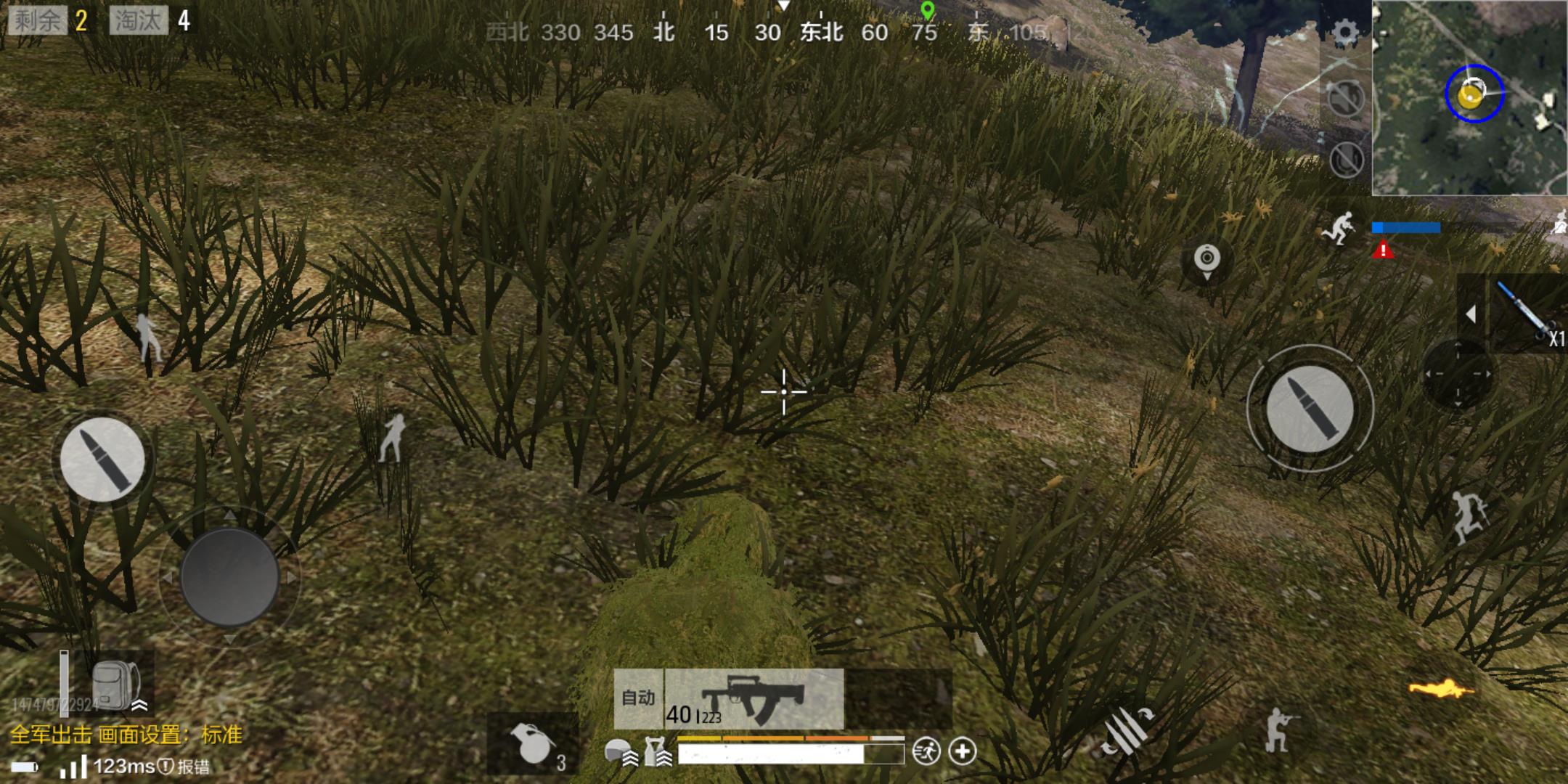This screenshot has height=784, width=1568.
Task: Toggle the yellow prone stance icon
Action: point(1442,687)
